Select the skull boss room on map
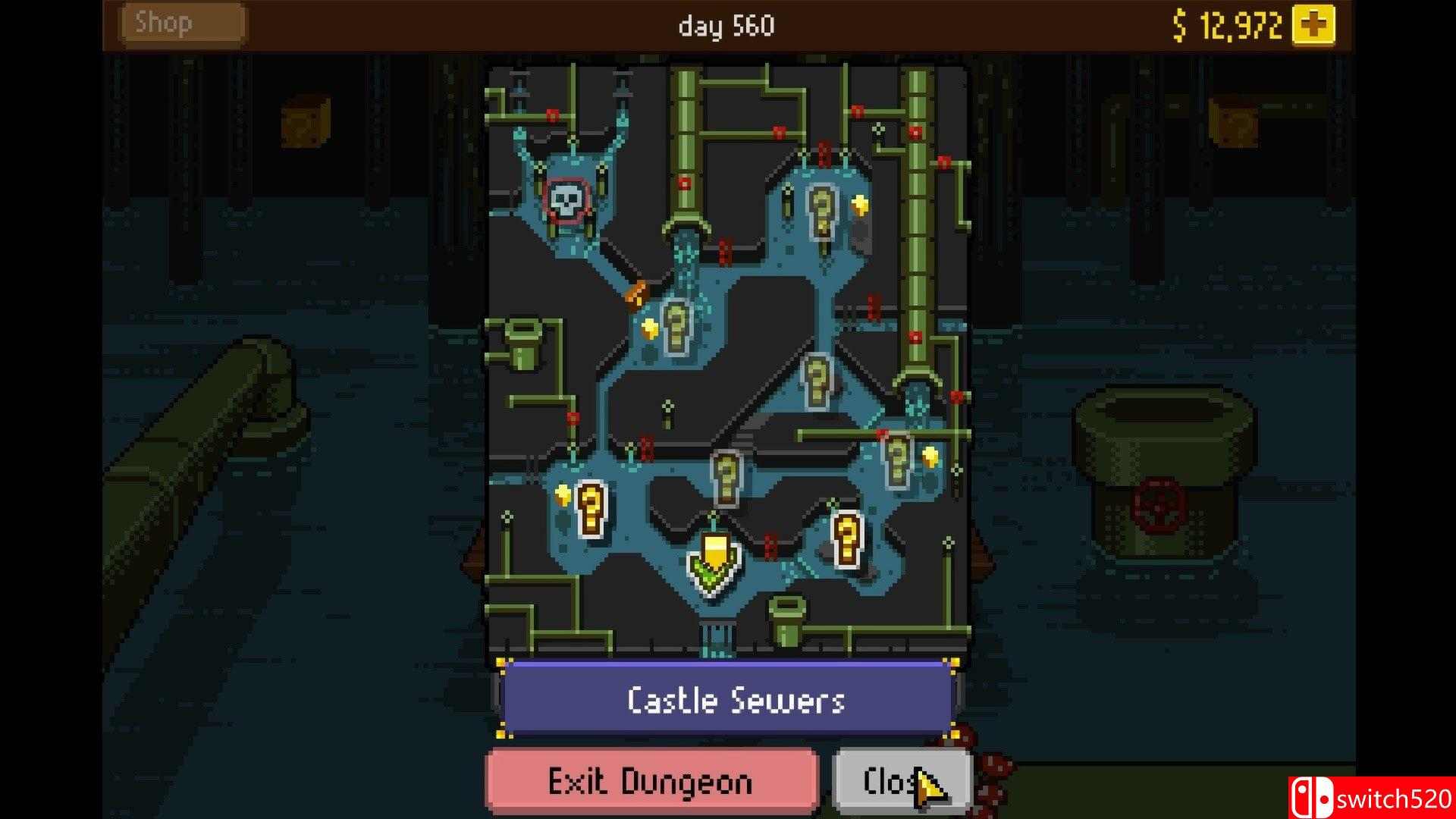Screen dimensions: 1456x819 coord(566,201)
